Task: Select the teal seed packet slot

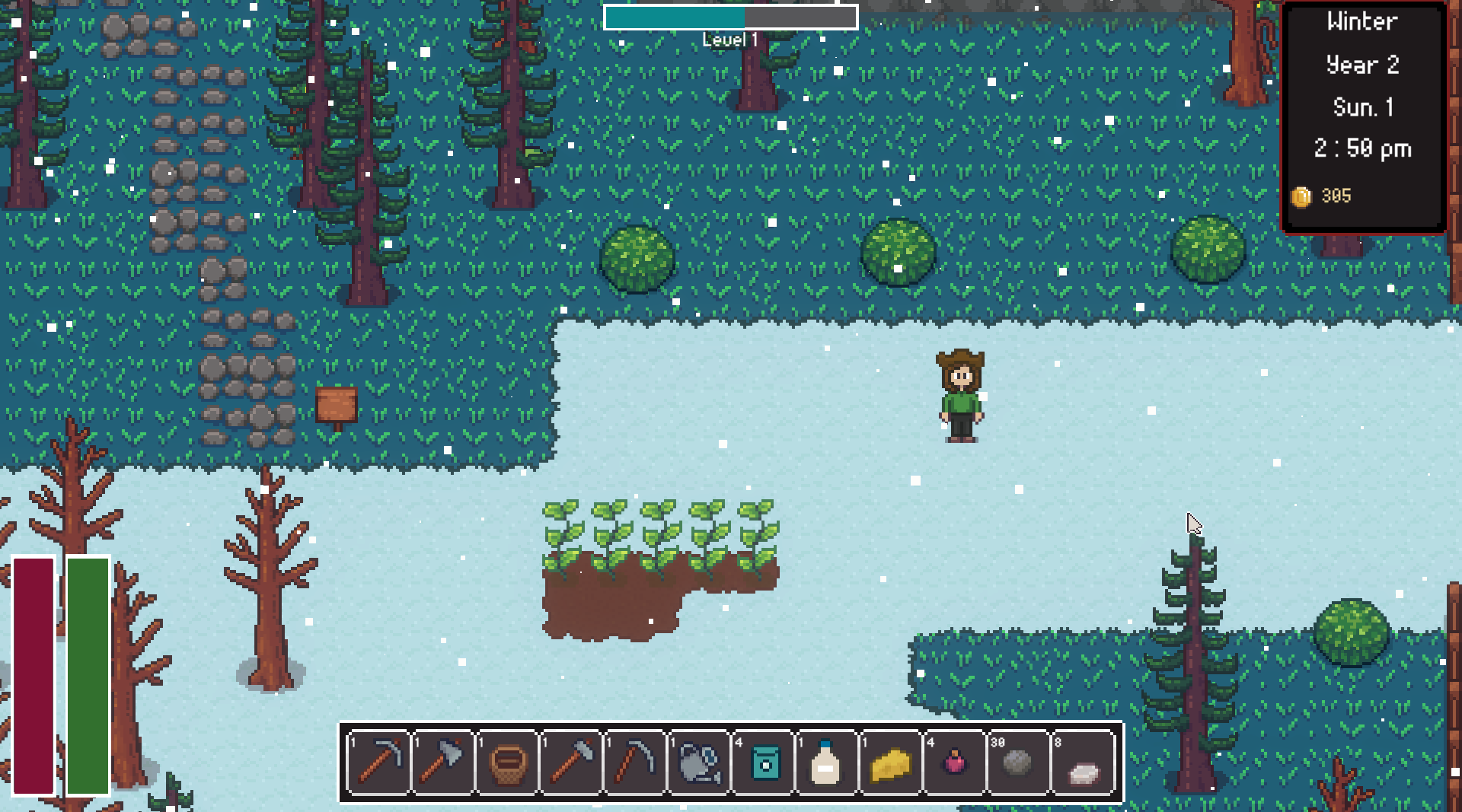Action: pos(764,762)
